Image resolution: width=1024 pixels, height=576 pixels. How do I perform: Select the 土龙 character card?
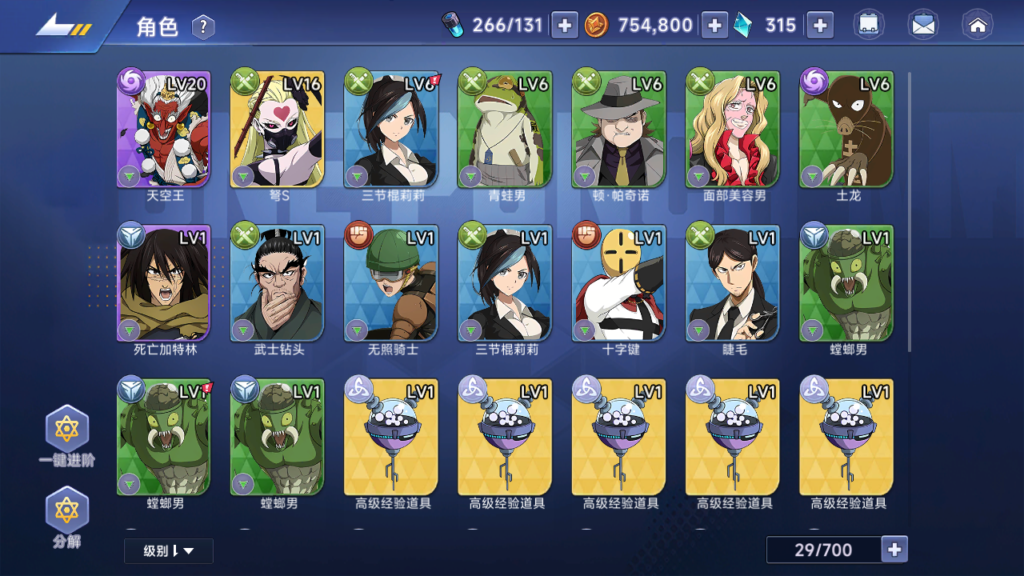click(x=847, y=129)
